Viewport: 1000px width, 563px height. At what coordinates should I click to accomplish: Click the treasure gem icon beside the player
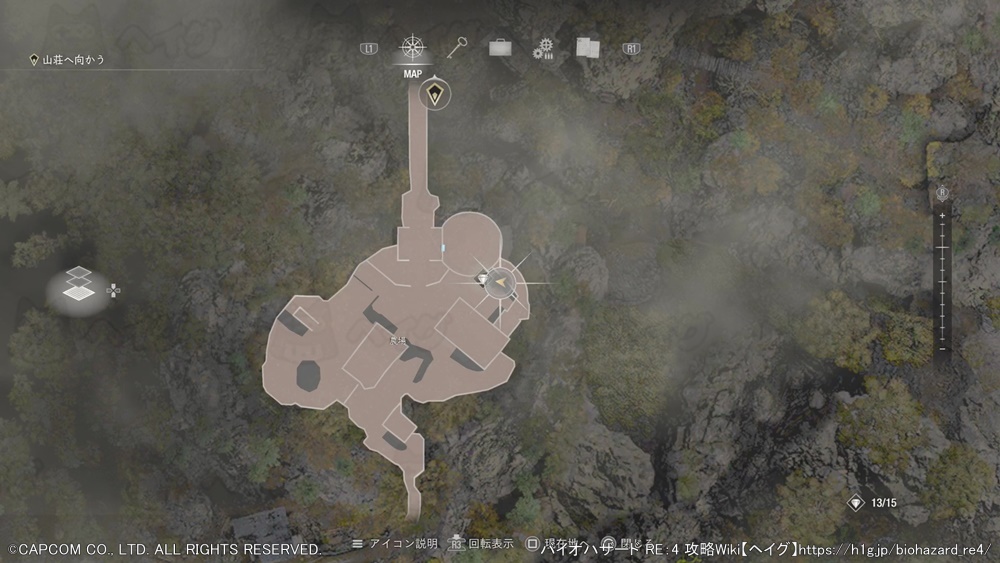tap(482, 277)
